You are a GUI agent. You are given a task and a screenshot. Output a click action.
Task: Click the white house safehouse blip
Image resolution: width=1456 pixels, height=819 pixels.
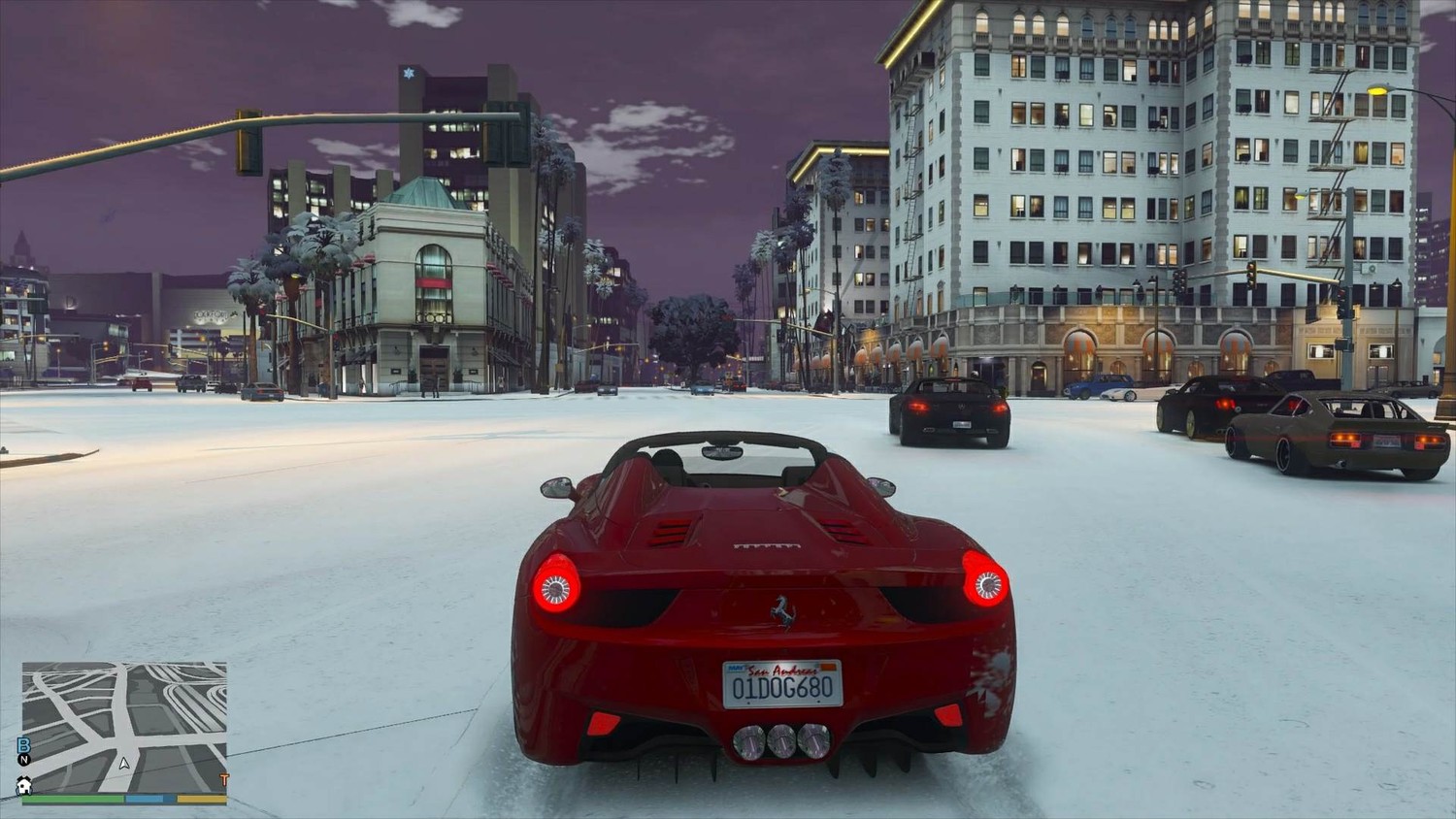(24, 785)
